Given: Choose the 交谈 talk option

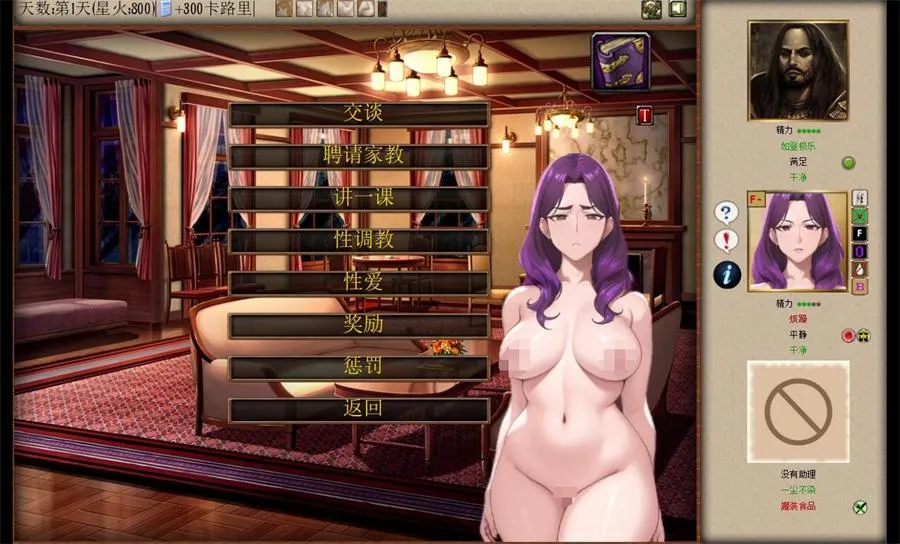Looking at the screenshot, I should coord(359,114).
